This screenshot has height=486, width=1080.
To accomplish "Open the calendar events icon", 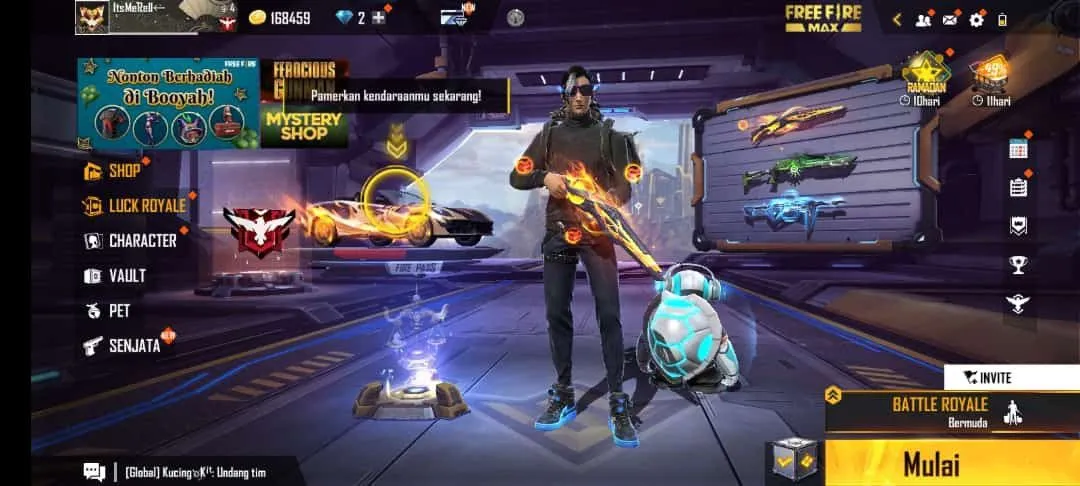I will pyautogui.click(x=1018, y=149).
